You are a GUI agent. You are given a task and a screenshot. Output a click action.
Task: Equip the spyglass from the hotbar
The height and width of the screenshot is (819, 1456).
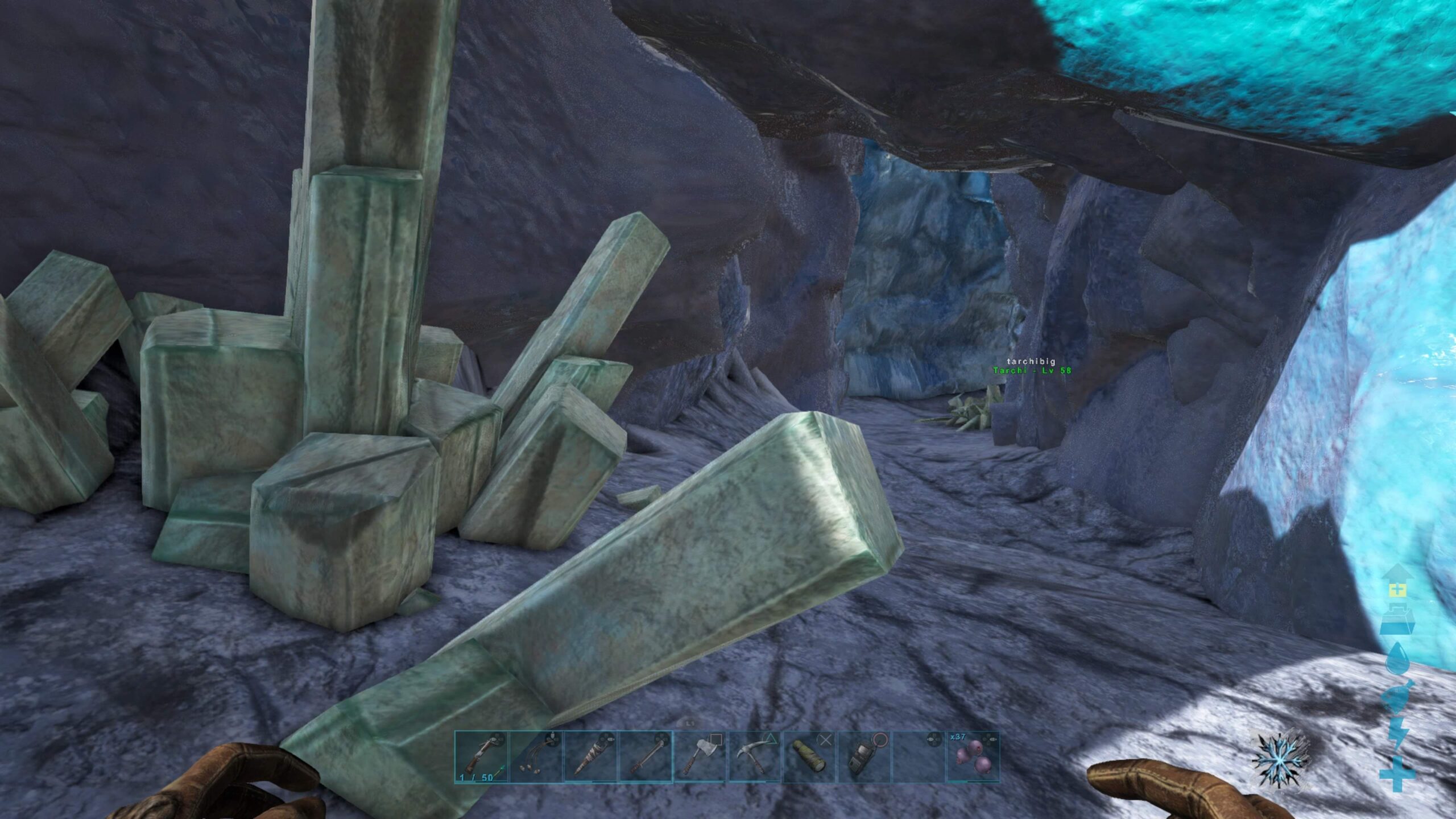[x=810, y=757]
